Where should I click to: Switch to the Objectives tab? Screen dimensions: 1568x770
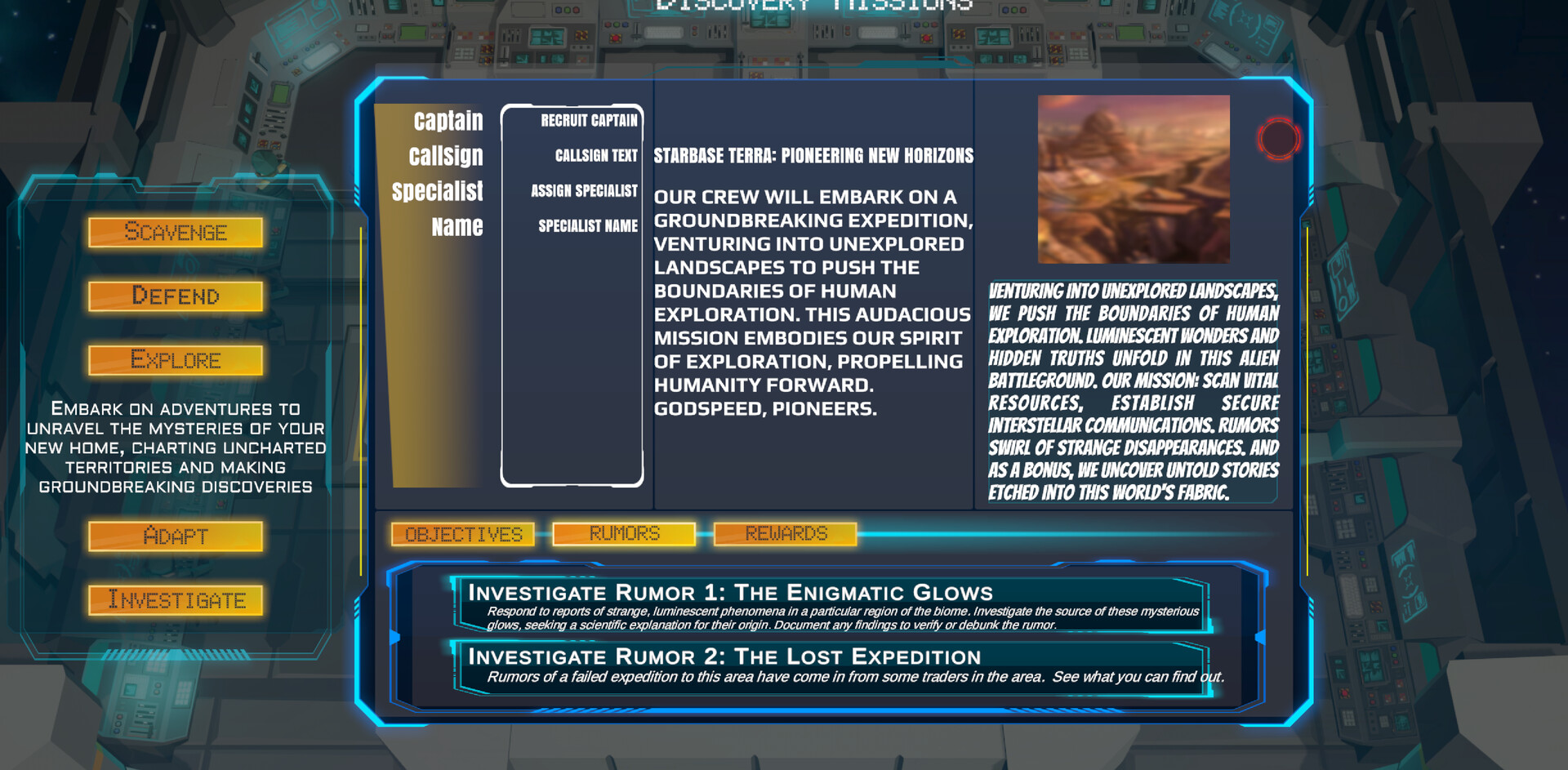pos(462,534)
